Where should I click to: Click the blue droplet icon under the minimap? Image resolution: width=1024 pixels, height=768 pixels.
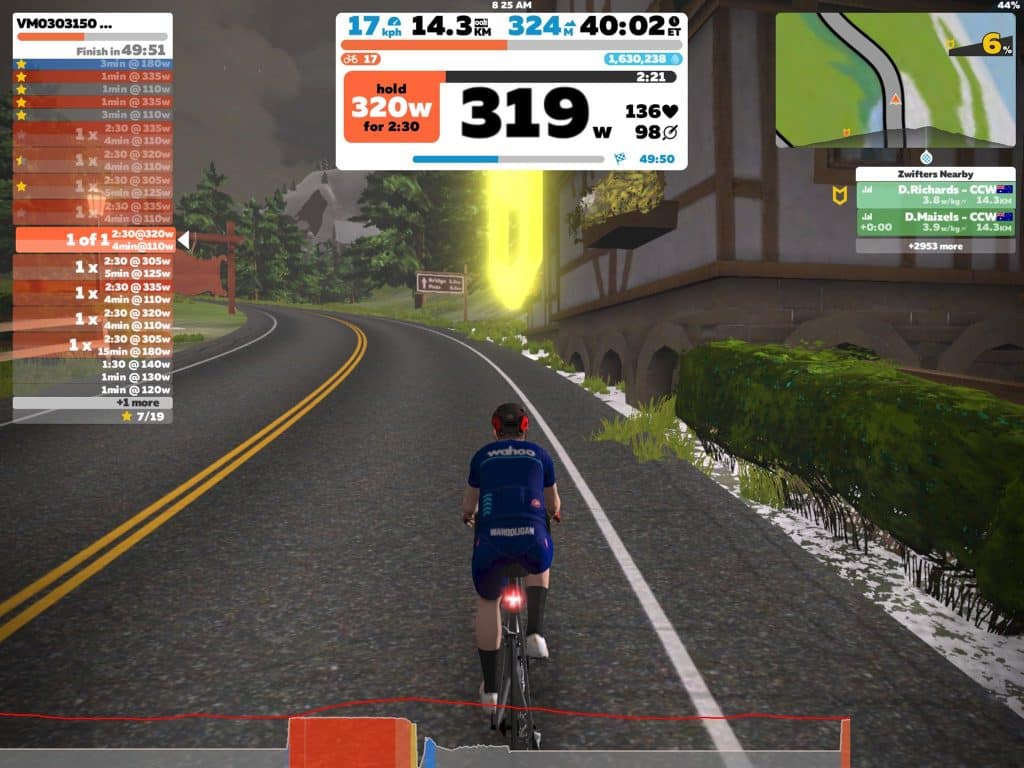(x=927, y=157)
